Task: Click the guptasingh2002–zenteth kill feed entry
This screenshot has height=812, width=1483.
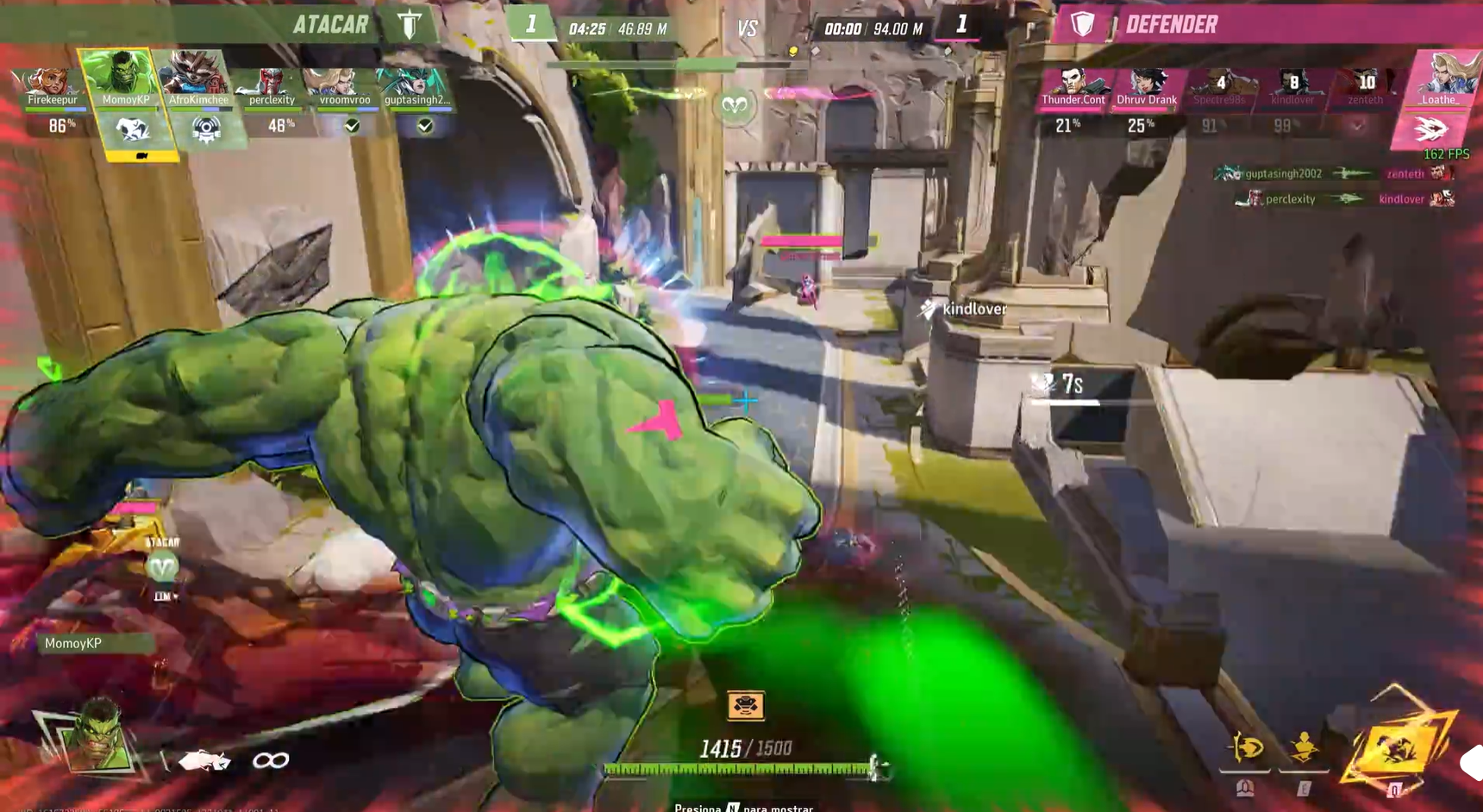Action: 1334,173
